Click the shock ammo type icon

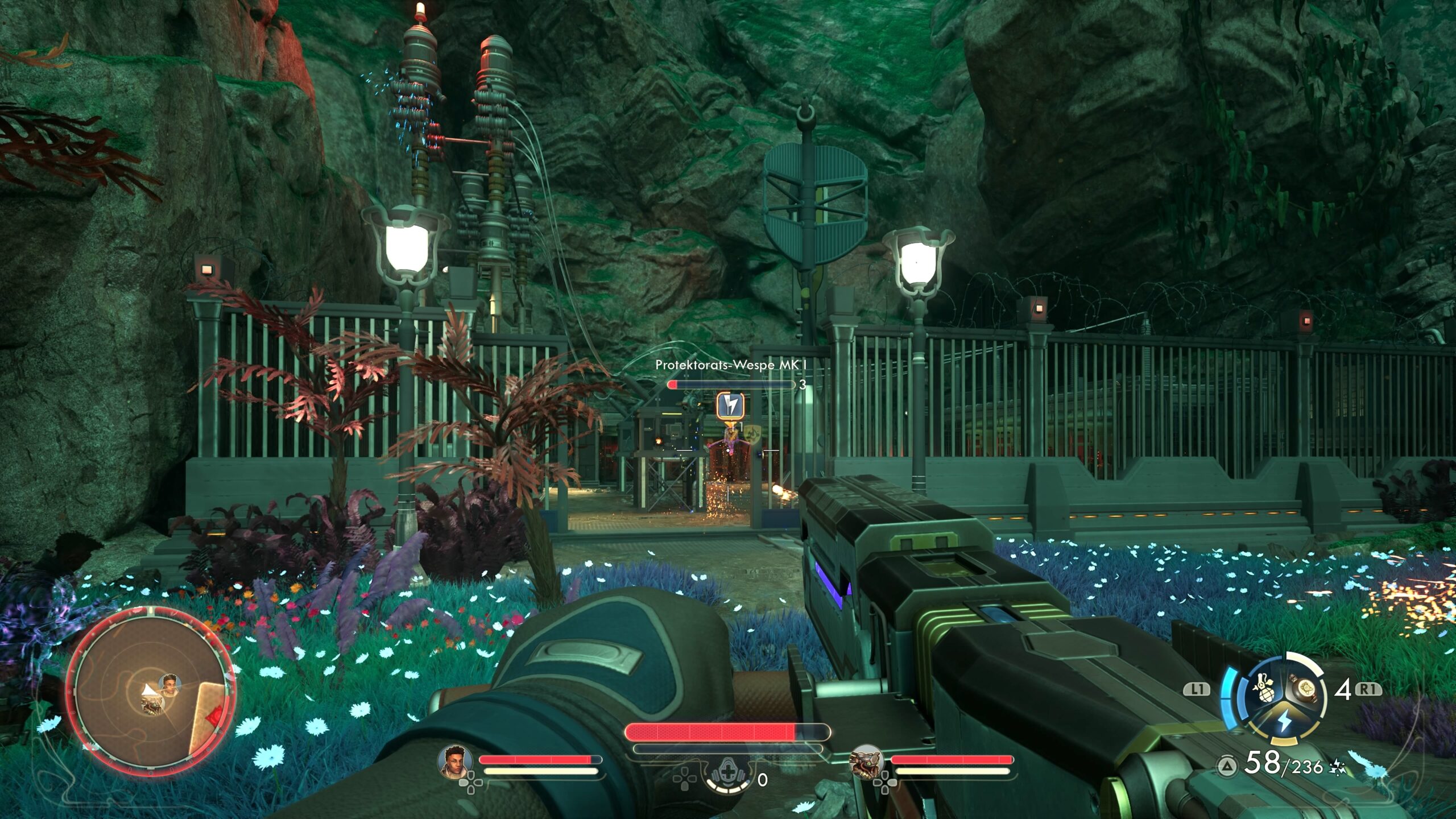point(1337,769)
